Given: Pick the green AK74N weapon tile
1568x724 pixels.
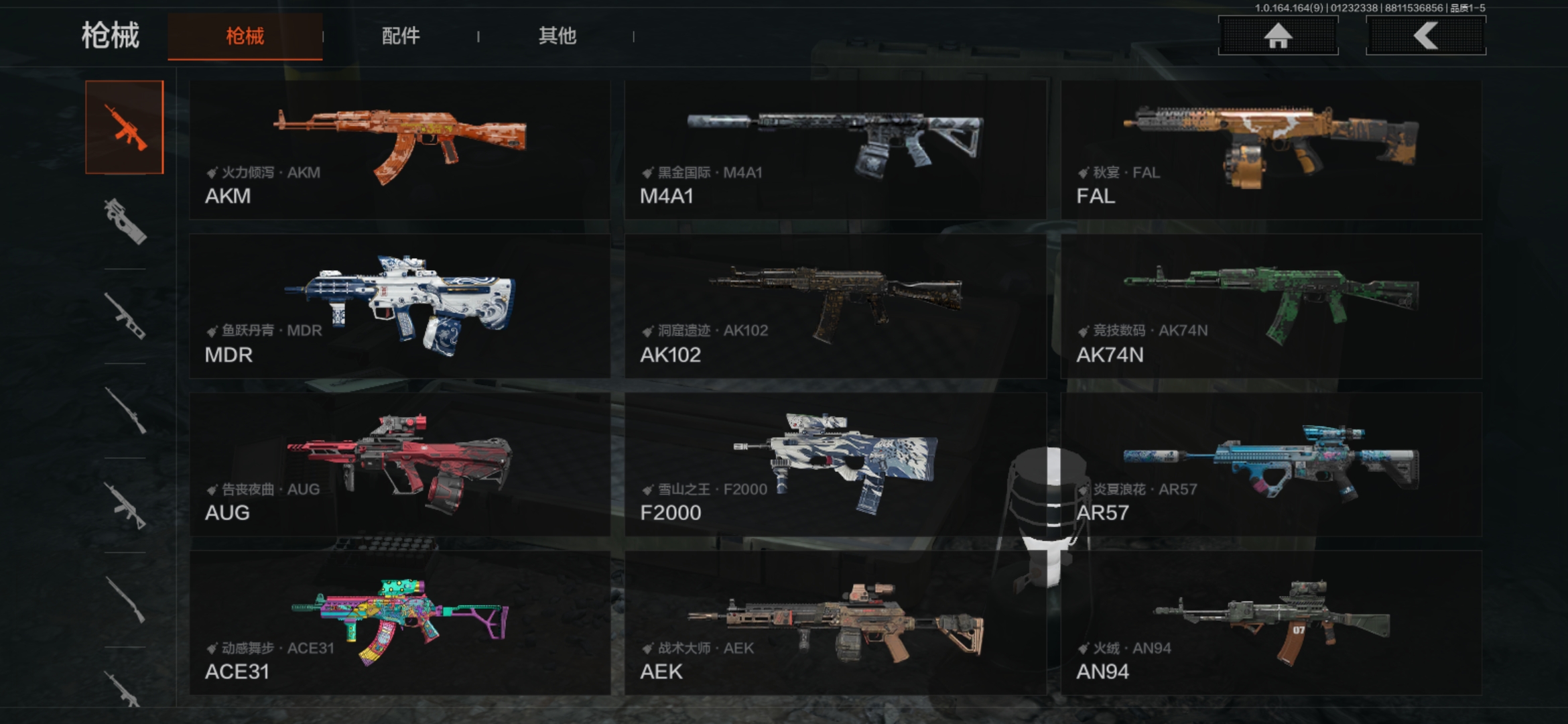Looking at the screenshot, I should pyautogui.click(x=1271, y=306).
